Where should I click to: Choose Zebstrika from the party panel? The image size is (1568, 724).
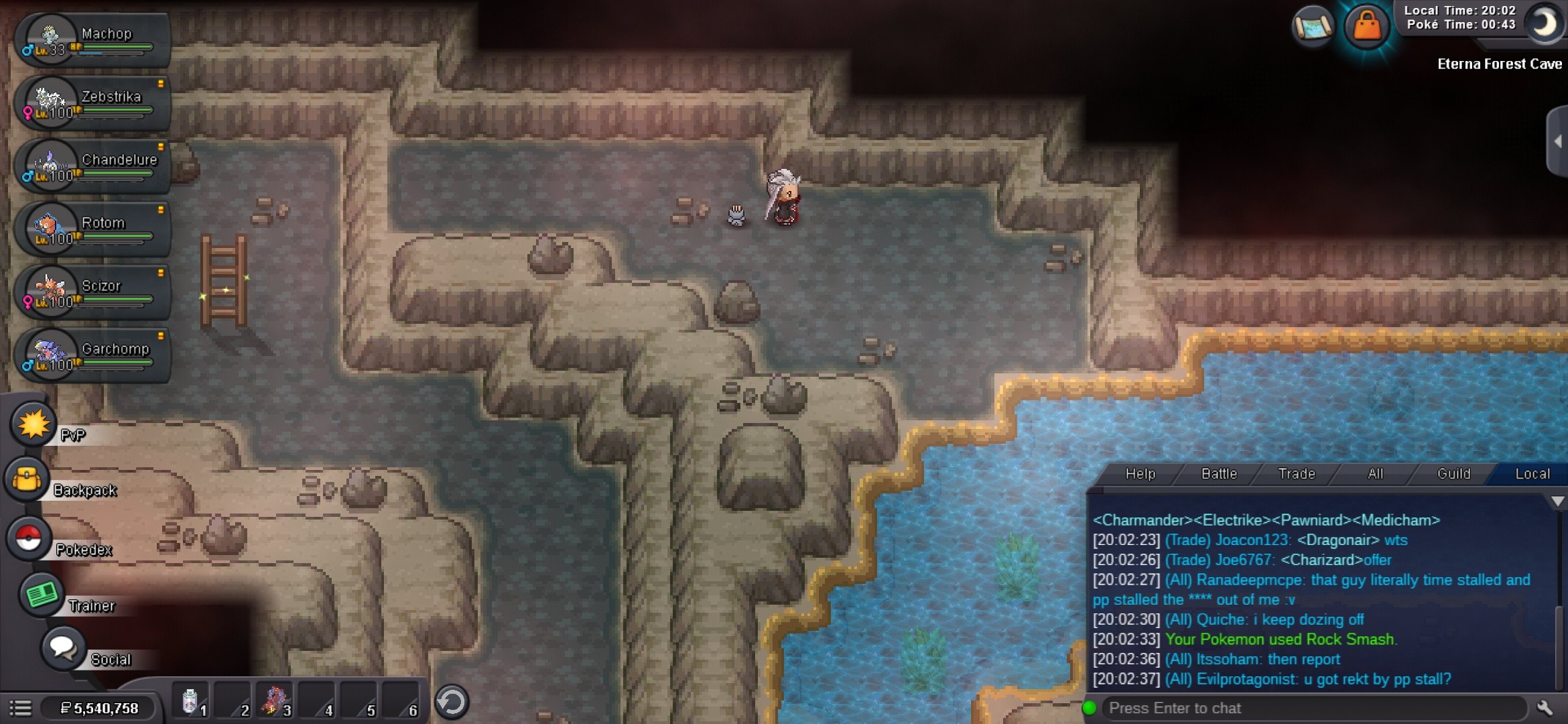click(92, 104)
